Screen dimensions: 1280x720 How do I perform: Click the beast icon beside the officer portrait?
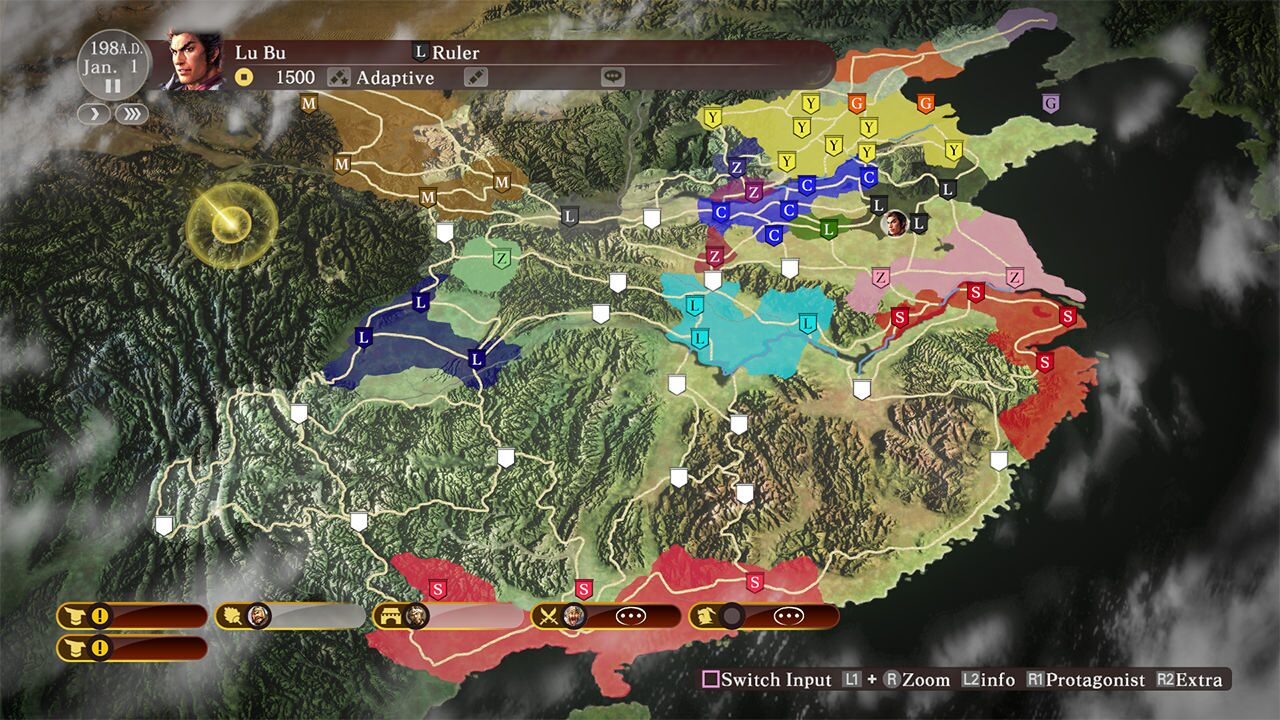(x=232, y=617)
